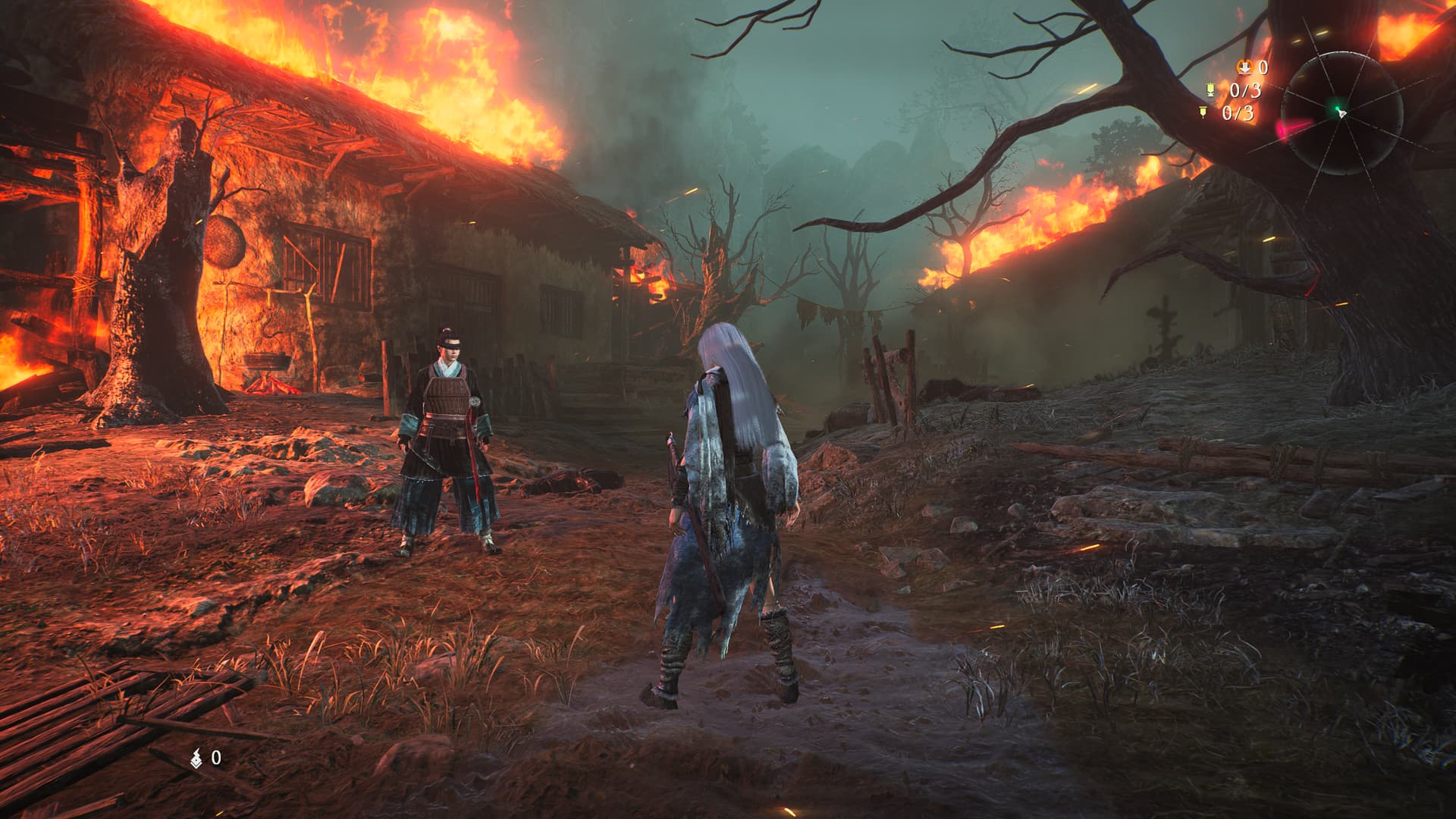Image resolution: width=1456 pixels, height=819 pixels.
Task: Click the circular compass minimap
Action: pyautogui.click(x=1340, y=114)
